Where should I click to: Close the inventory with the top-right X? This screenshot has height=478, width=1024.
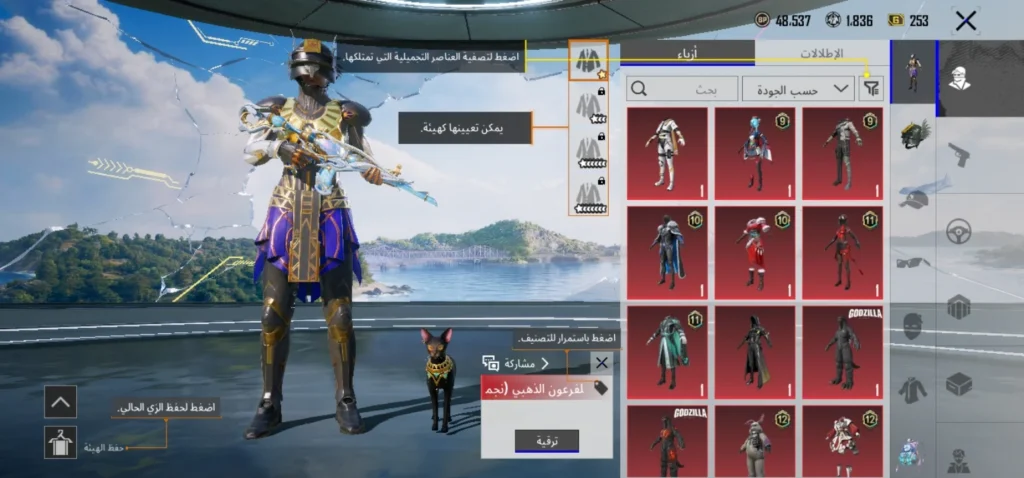(965, 20)
